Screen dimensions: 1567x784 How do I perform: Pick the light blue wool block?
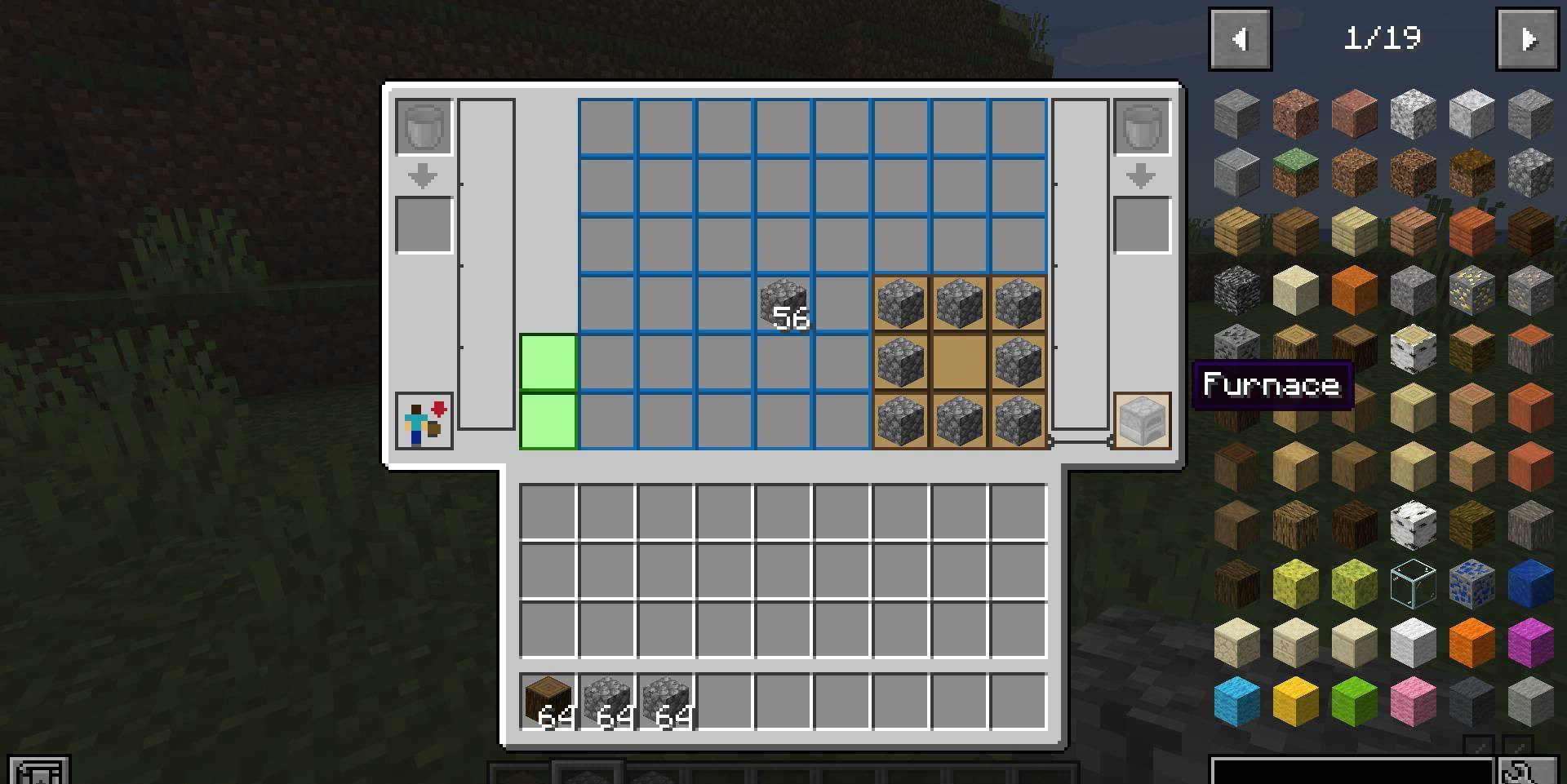(x=1236, y=702)
